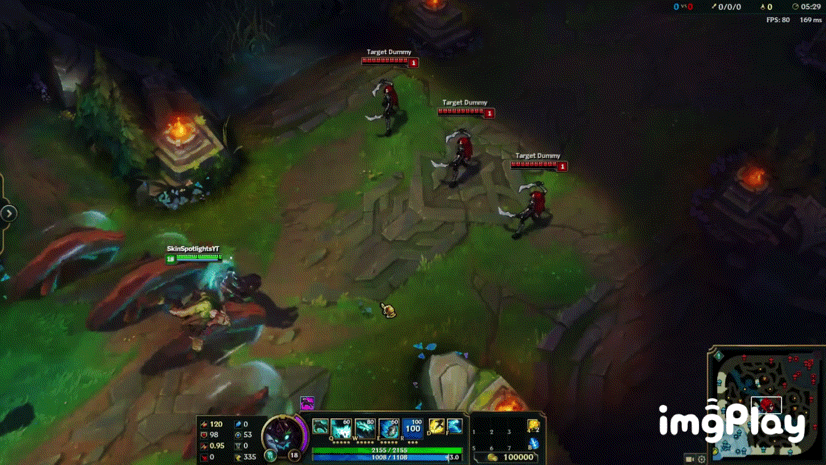
Task: Activate the blue recall button
Action: (534, 443)
